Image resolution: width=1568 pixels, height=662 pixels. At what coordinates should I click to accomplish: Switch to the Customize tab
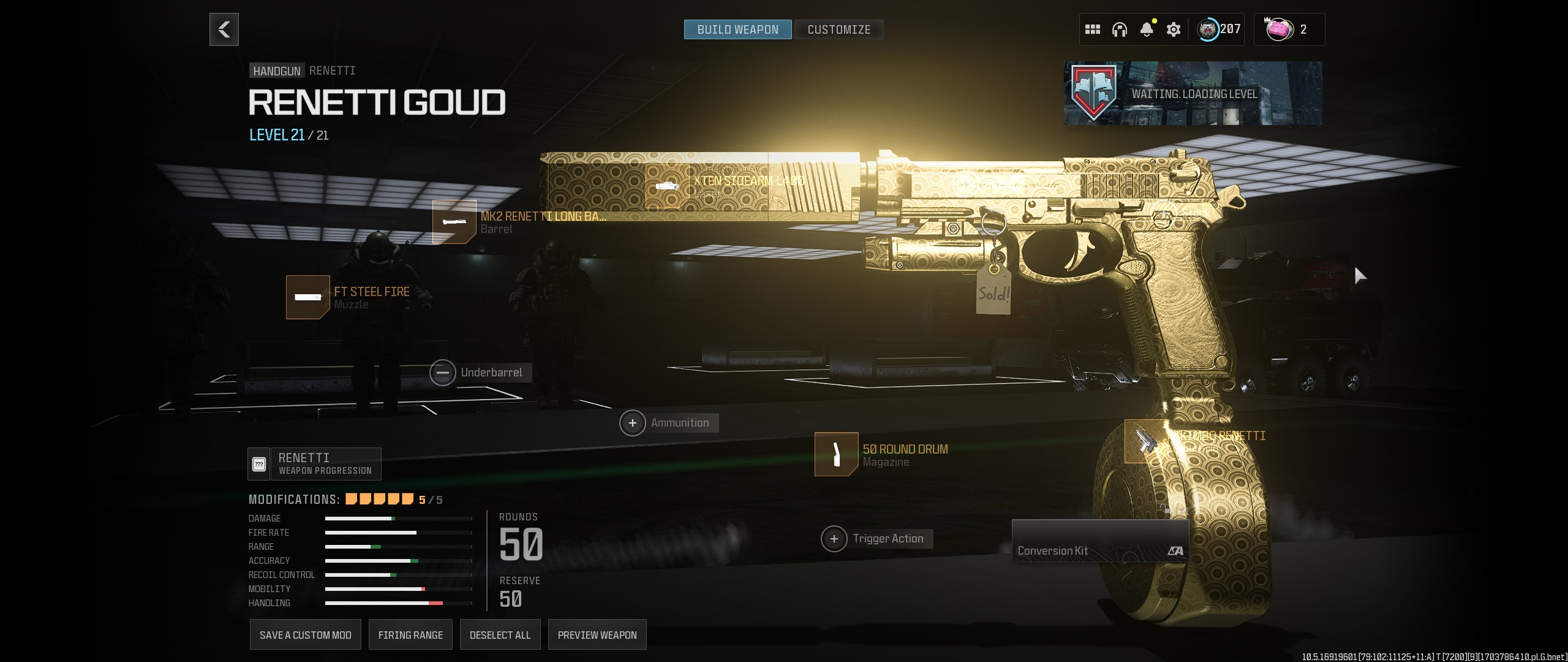pos(839,29)
